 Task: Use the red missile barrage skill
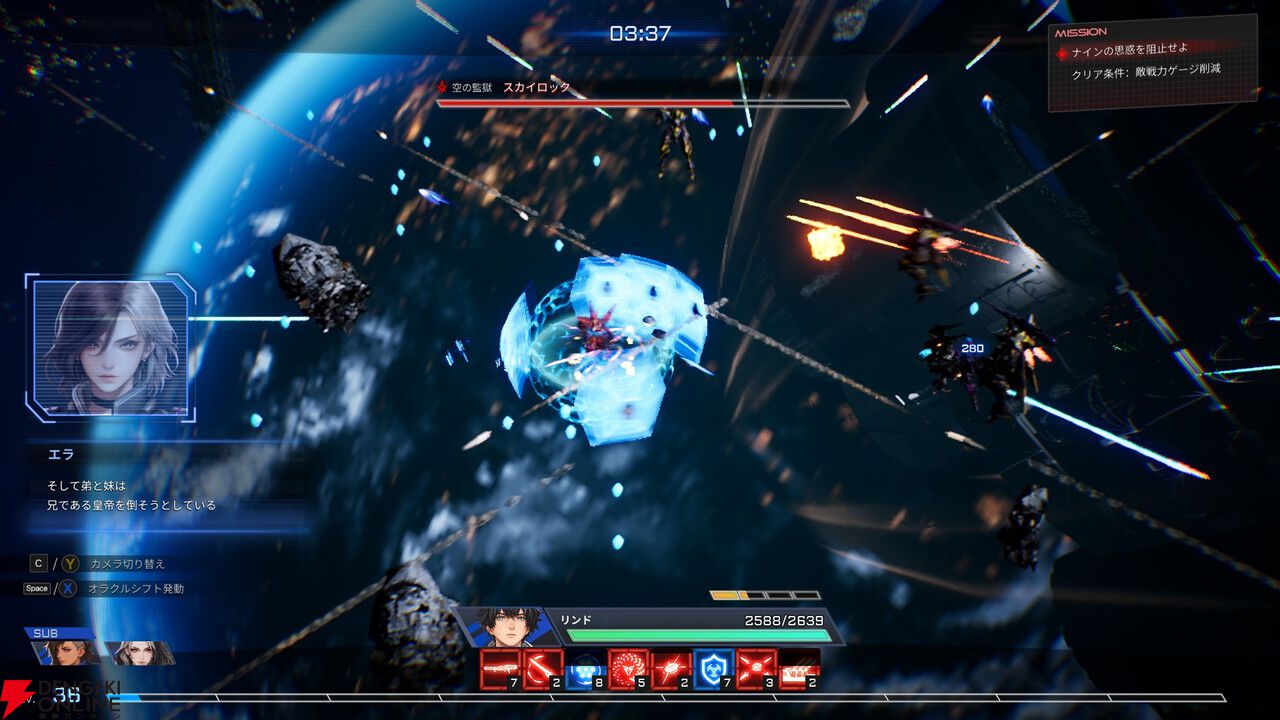pyautogui.click(x=799, y=669)
